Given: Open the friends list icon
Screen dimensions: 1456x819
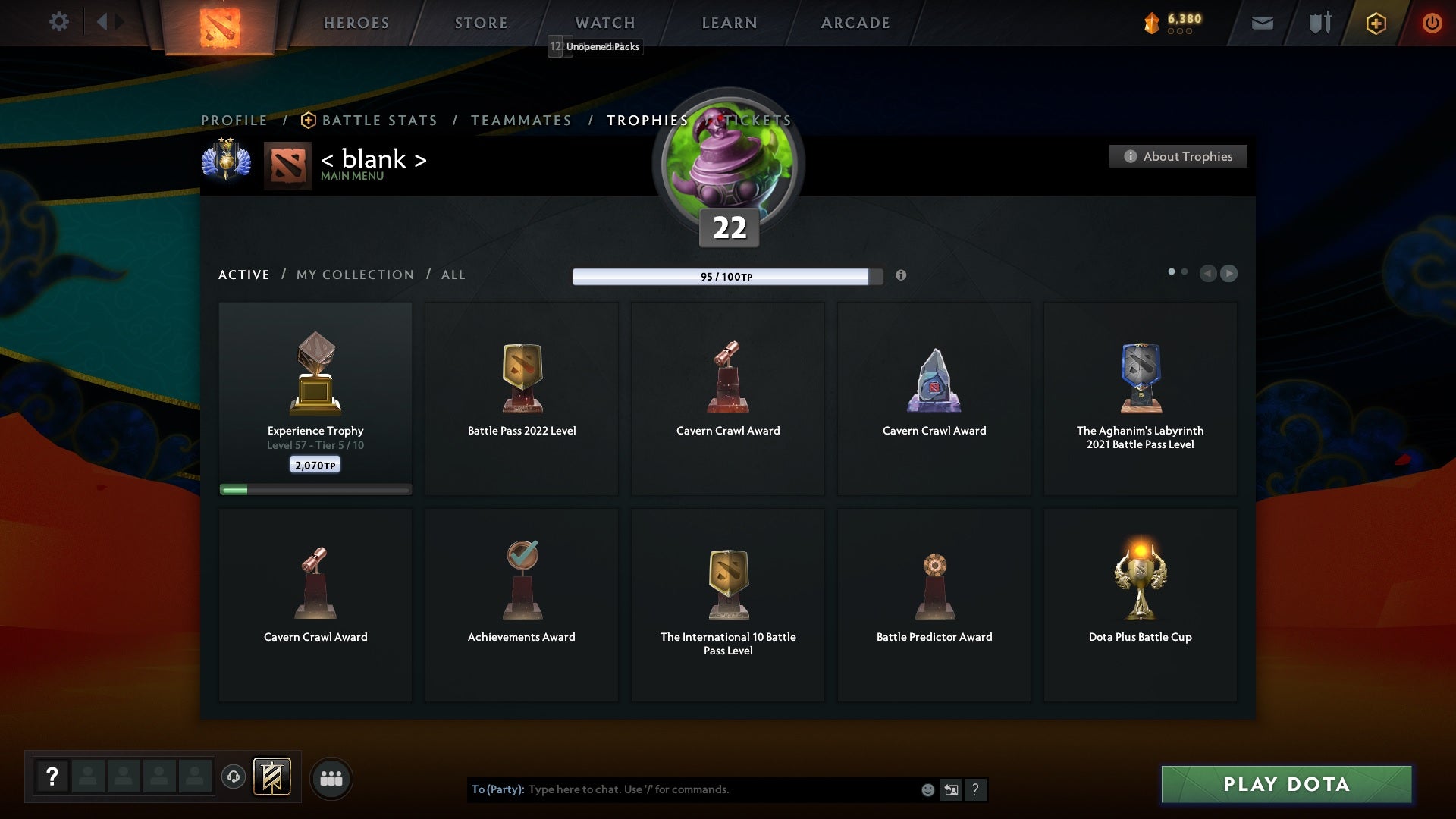Looking at the screenshot, I should click(x=331, y=778).
